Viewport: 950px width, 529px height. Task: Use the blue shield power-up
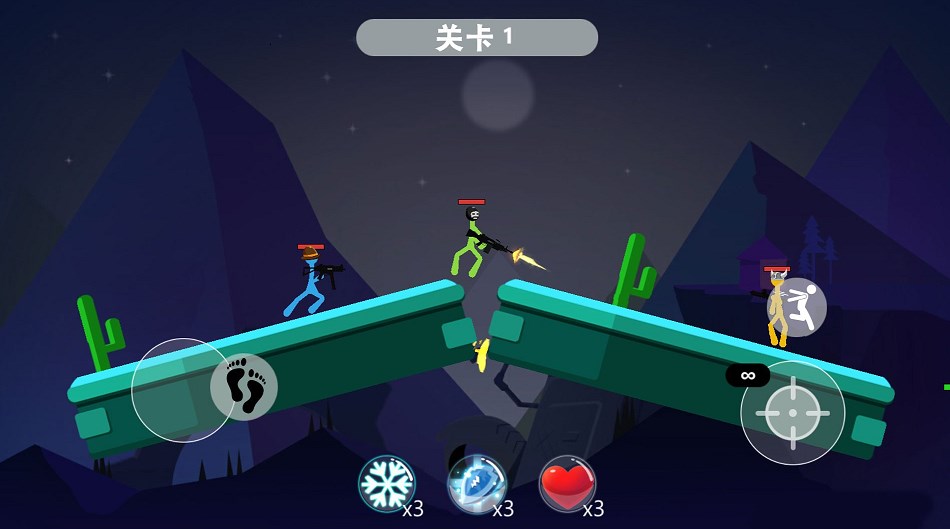[476, 484]
